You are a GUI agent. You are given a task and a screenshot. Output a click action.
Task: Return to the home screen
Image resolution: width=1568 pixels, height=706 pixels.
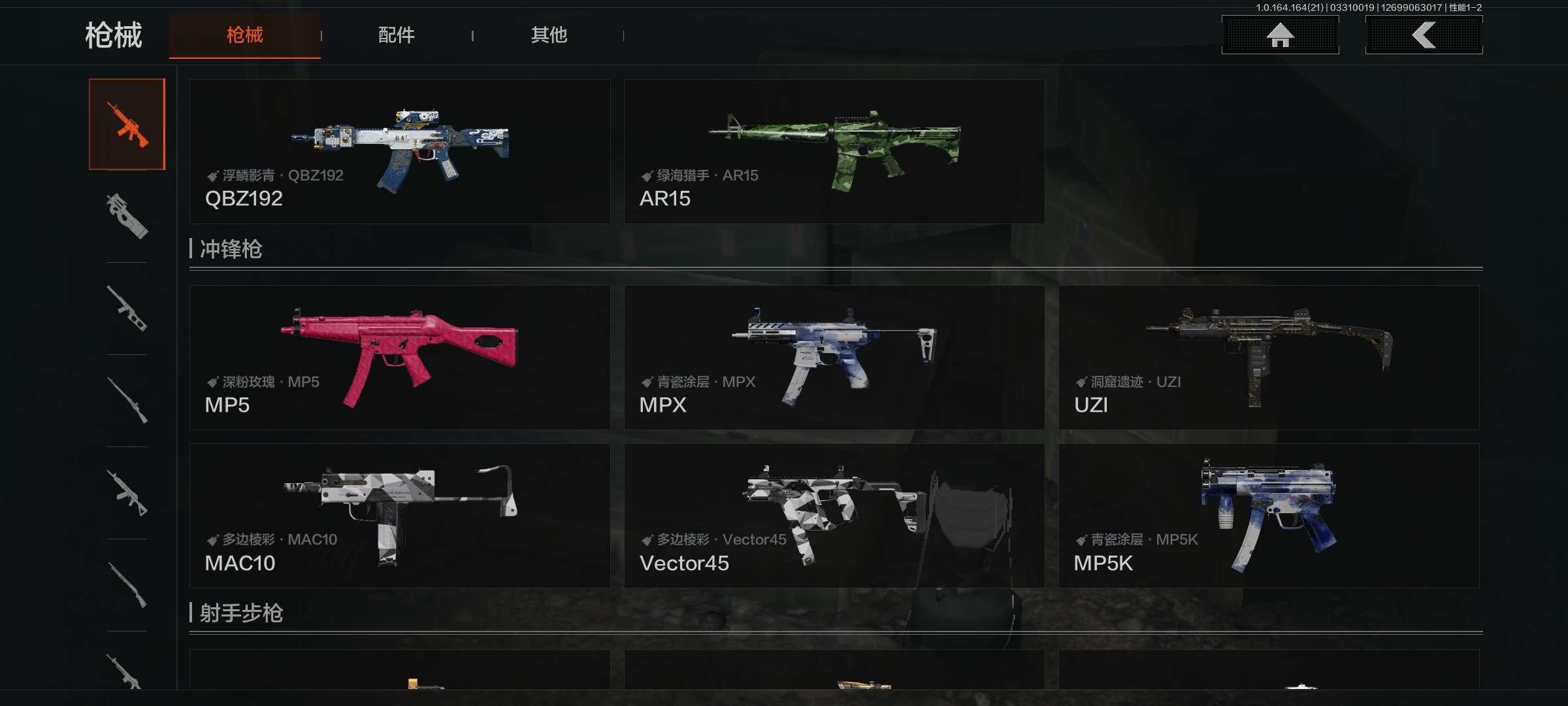click(1280, 35)
